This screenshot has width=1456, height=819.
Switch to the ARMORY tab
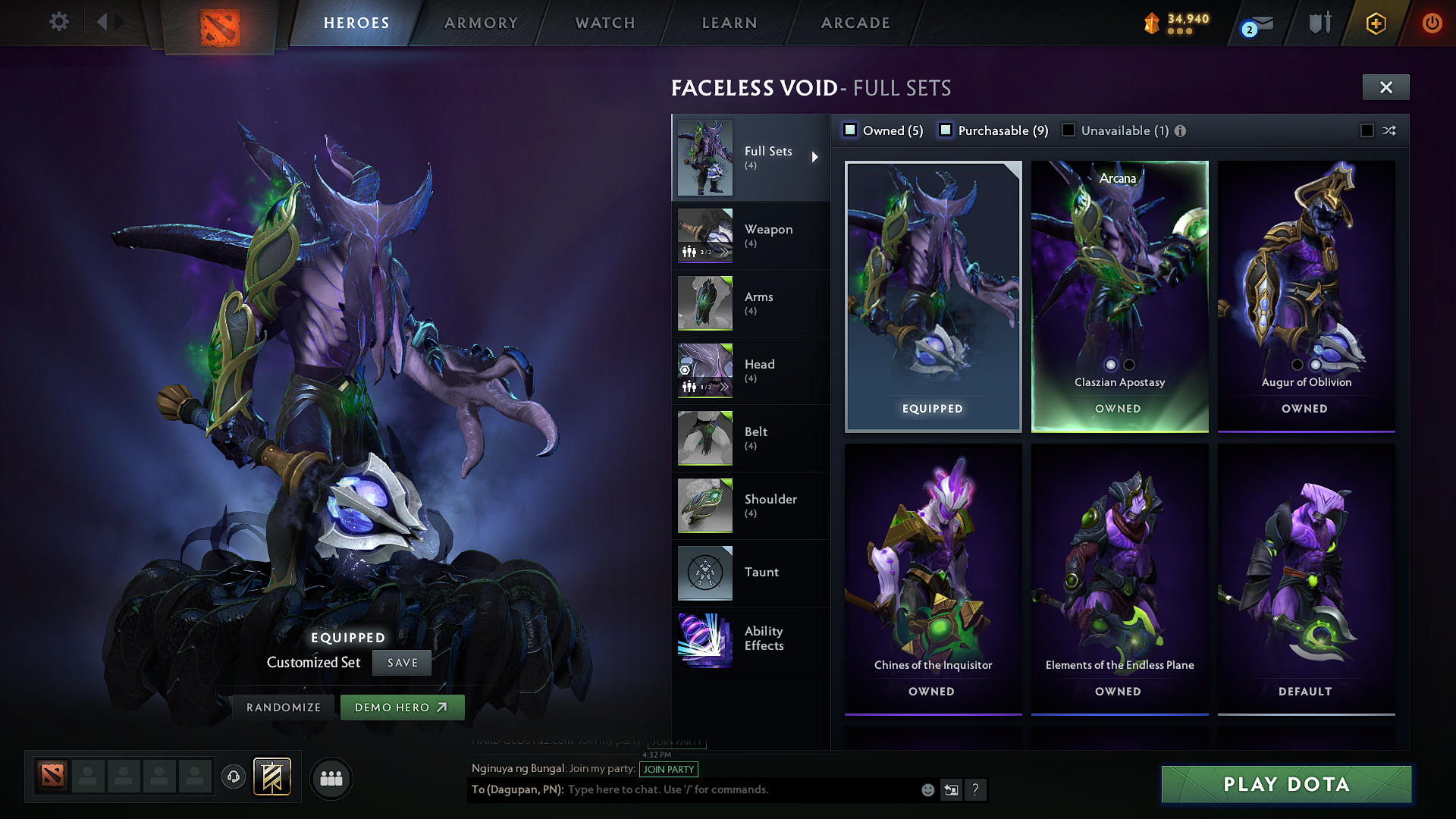(481, 23)
